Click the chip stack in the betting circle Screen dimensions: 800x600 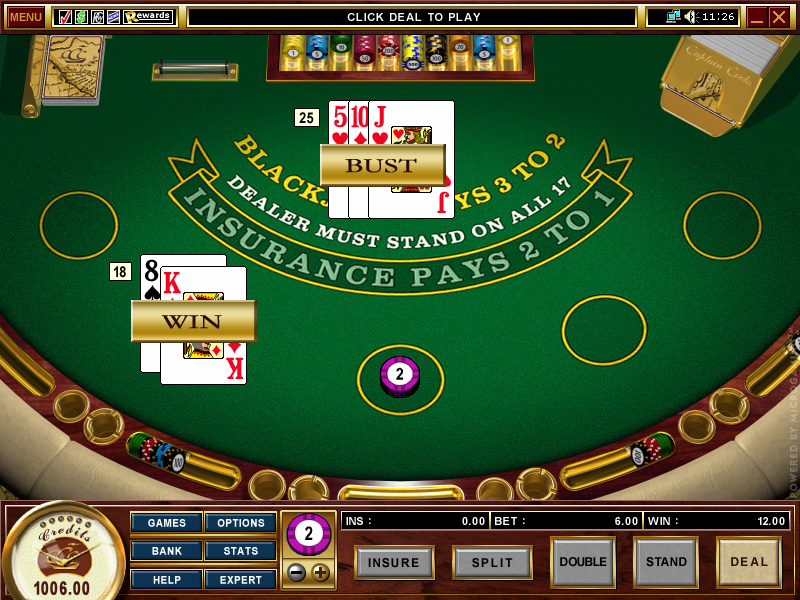coord(400,376)
